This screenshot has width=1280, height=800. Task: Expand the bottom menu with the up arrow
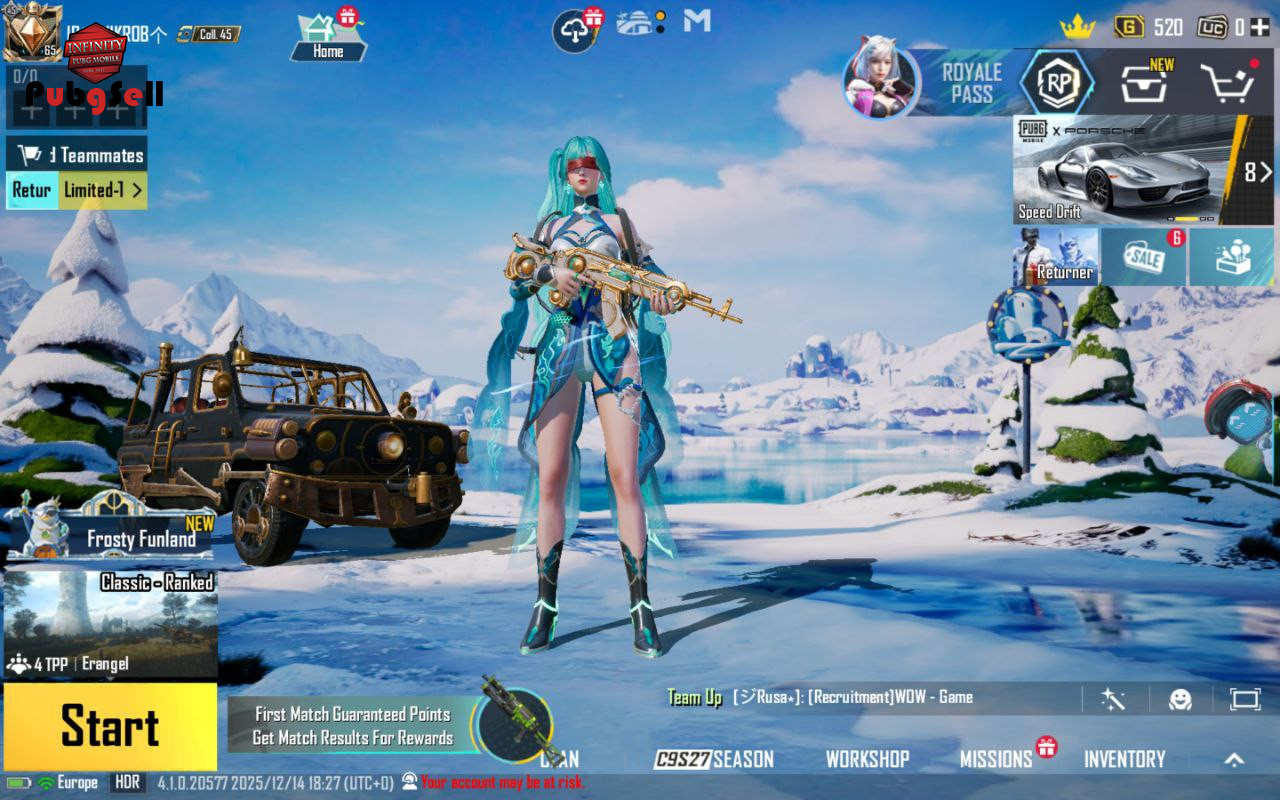[x=1234, y=759]
